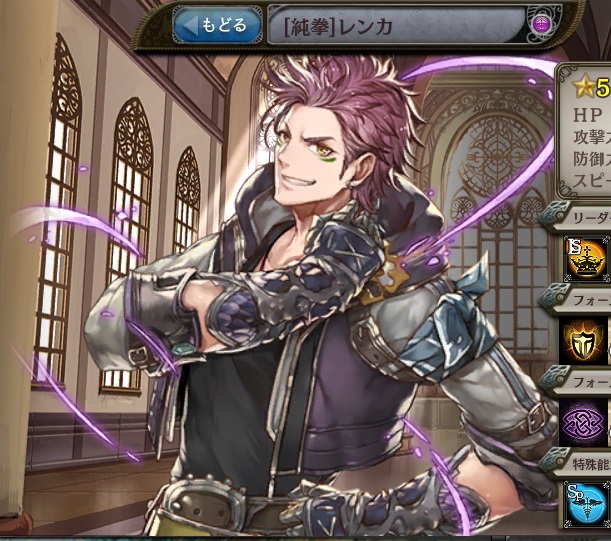Open the blue SP special ability icon

tap(588, 504)
